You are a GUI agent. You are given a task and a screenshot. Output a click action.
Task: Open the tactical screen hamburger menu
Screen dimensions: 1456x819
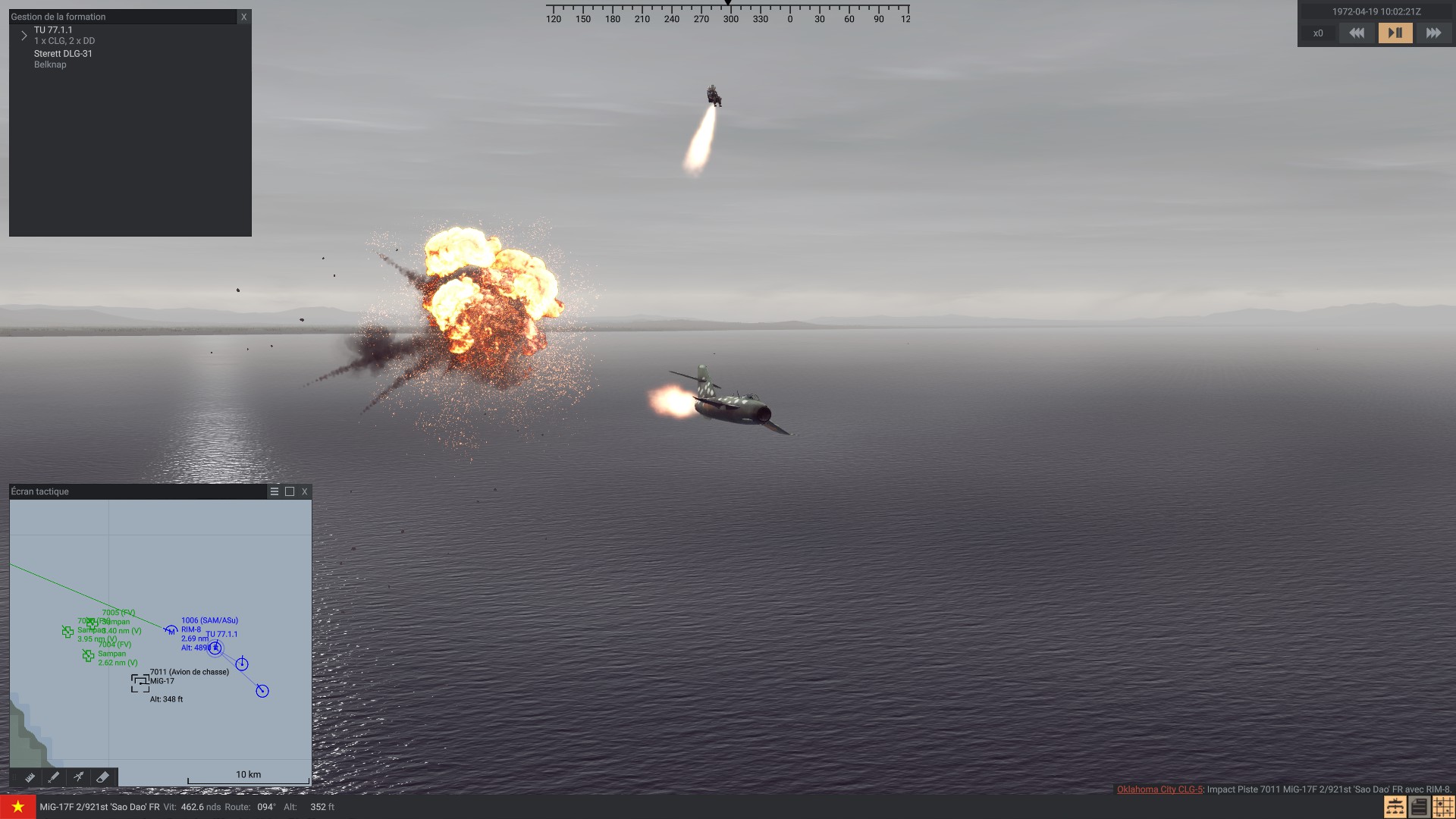pos(275,491)
